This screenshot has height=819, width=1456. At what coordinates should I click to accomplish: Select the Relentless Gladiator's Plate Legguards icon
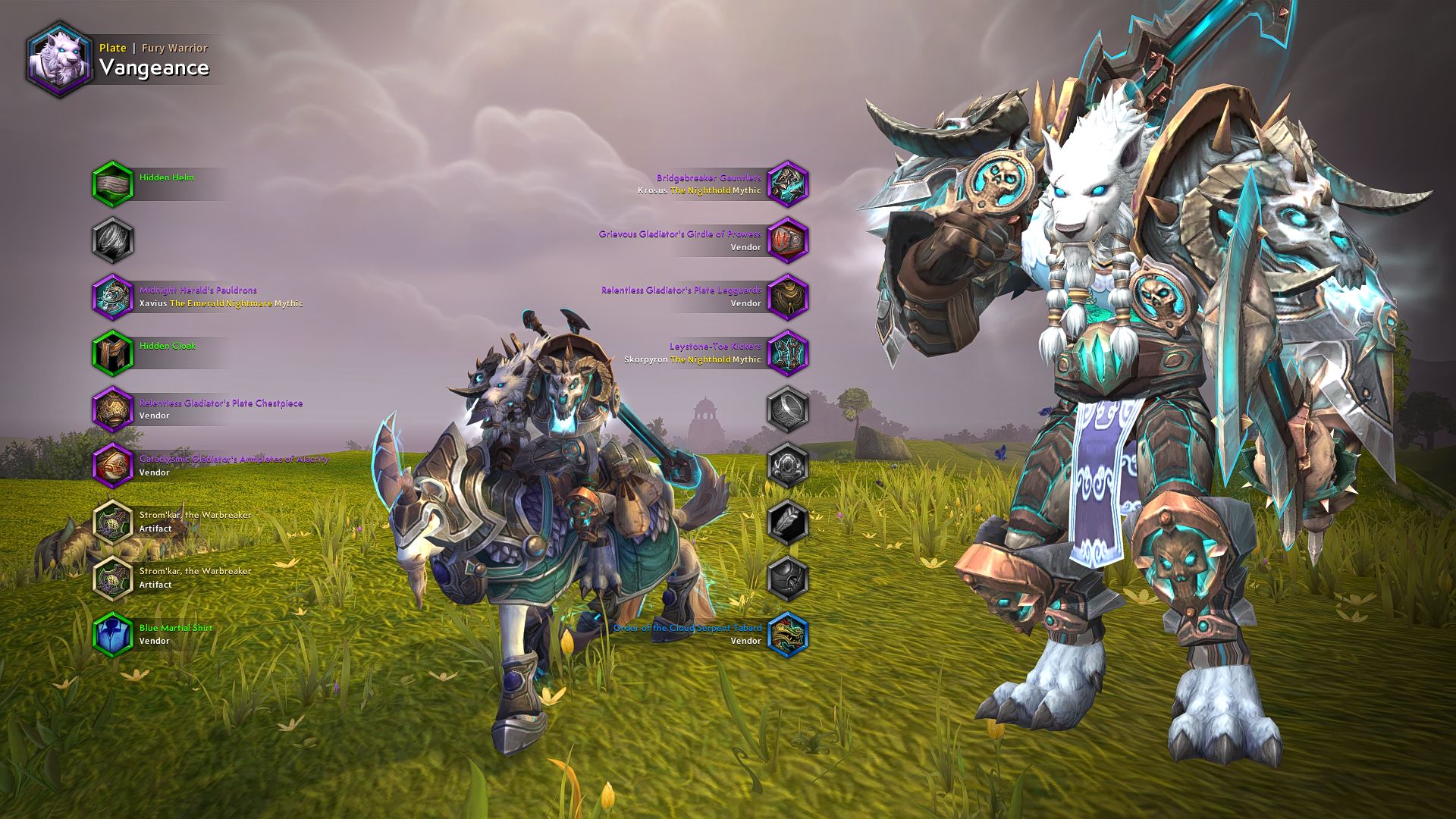[789, 296]
